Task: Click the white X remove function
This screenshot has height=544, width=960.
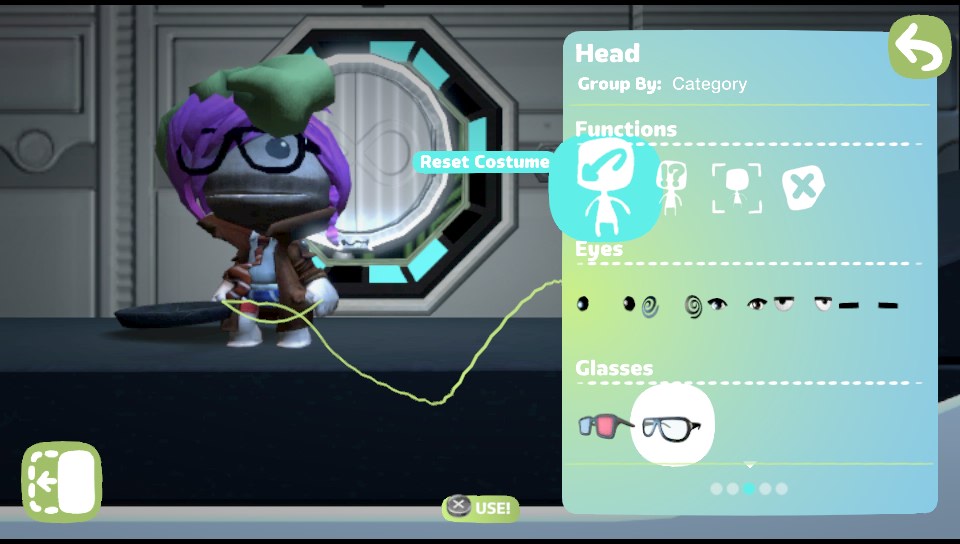Action: click(803, 187)
